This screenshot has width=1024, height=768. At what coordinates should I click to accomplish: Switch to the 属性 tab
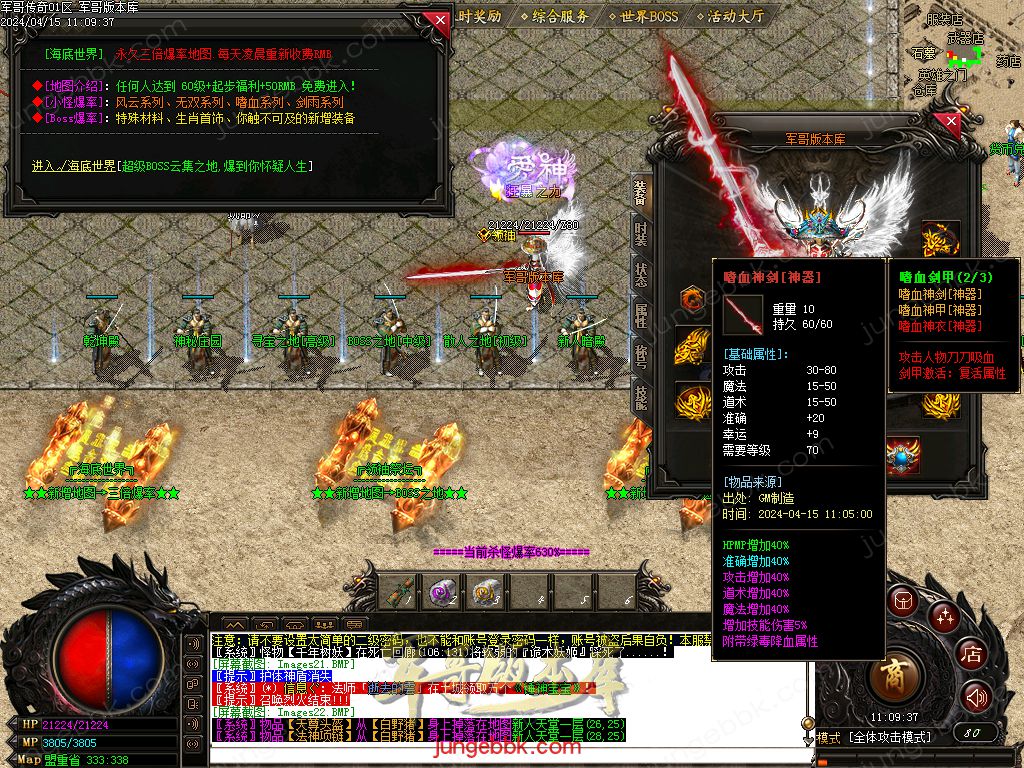pos(641,316)
